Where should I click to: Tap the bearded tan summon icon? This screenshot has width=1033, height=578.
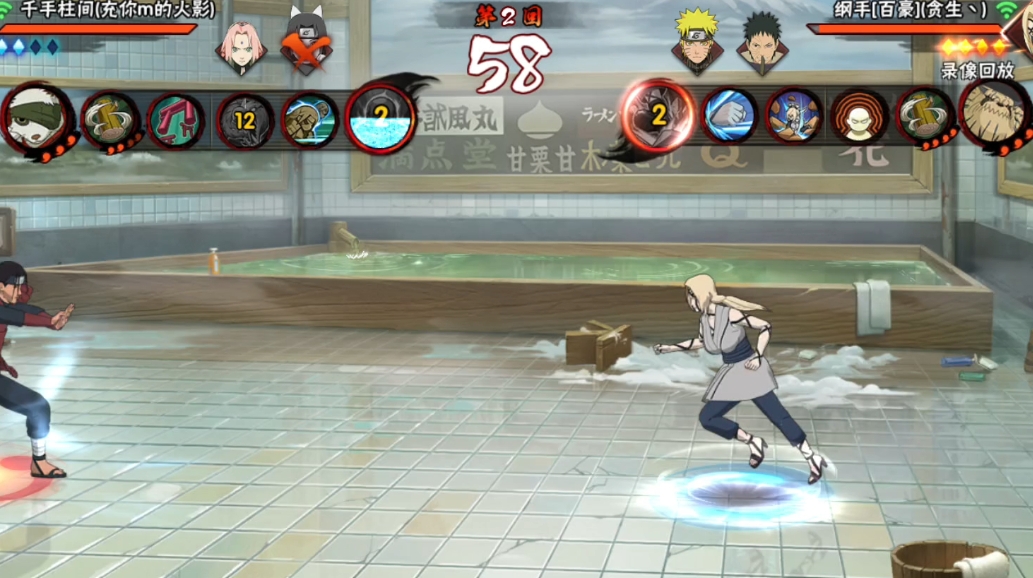(x=996, y=114)
